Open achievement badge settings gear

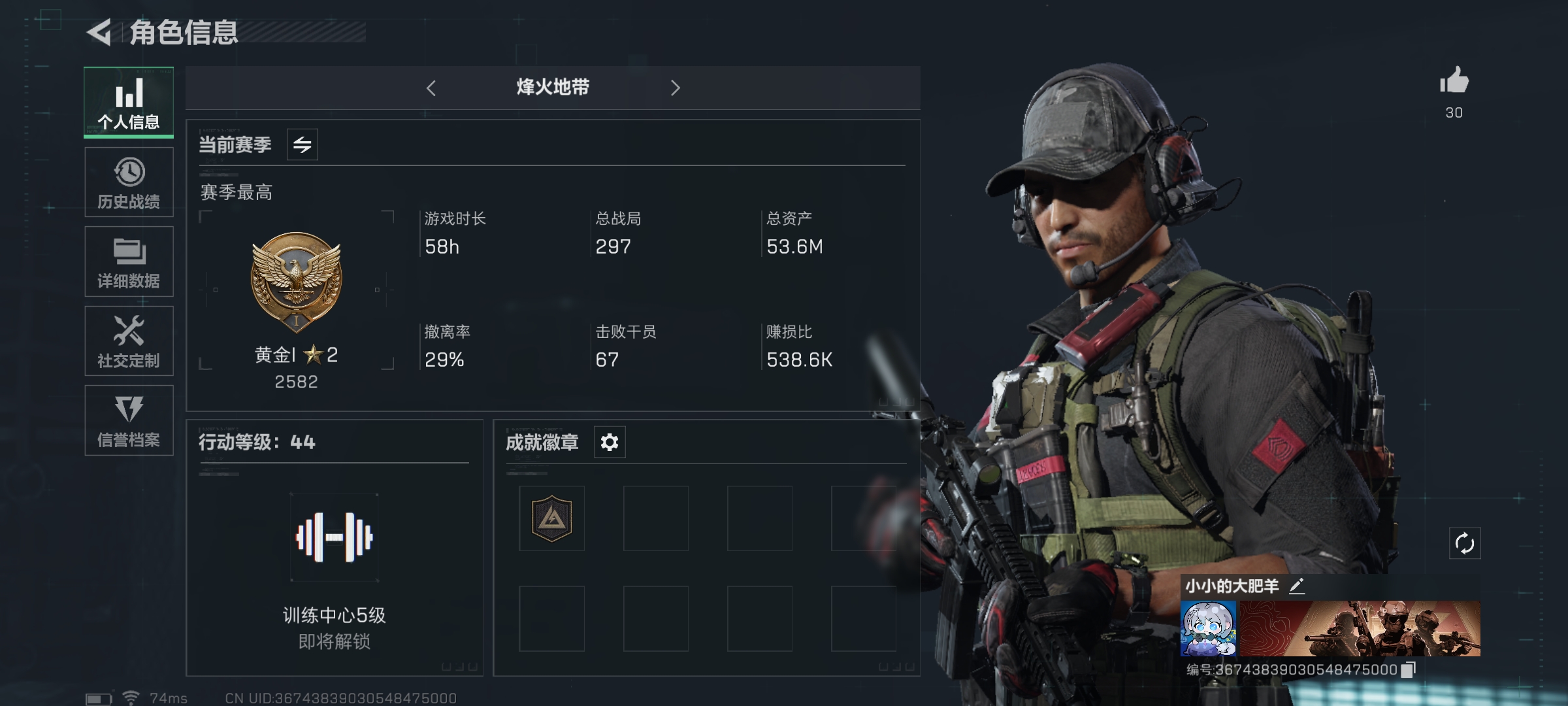click(x=610, y=443)
